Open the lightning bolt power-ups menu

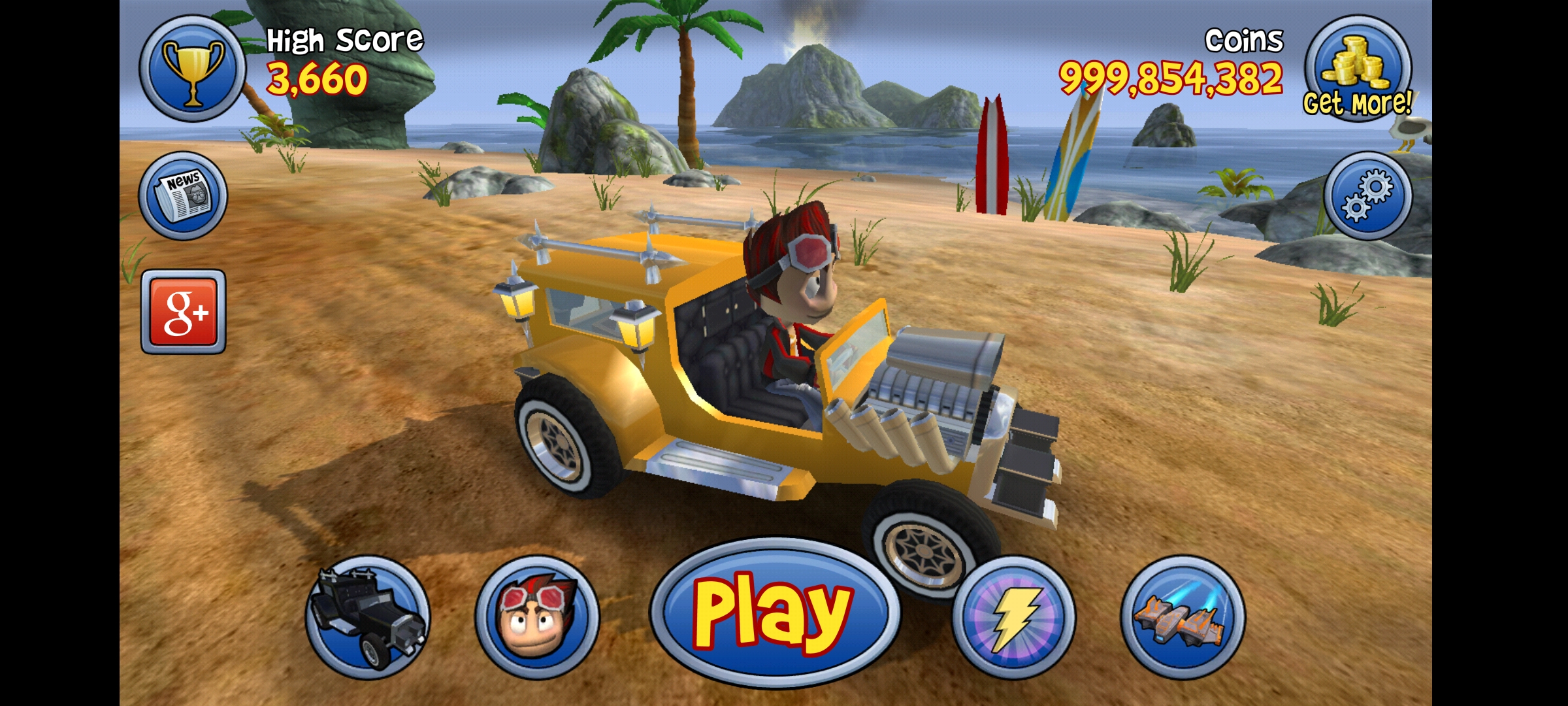pos(1013,617)
